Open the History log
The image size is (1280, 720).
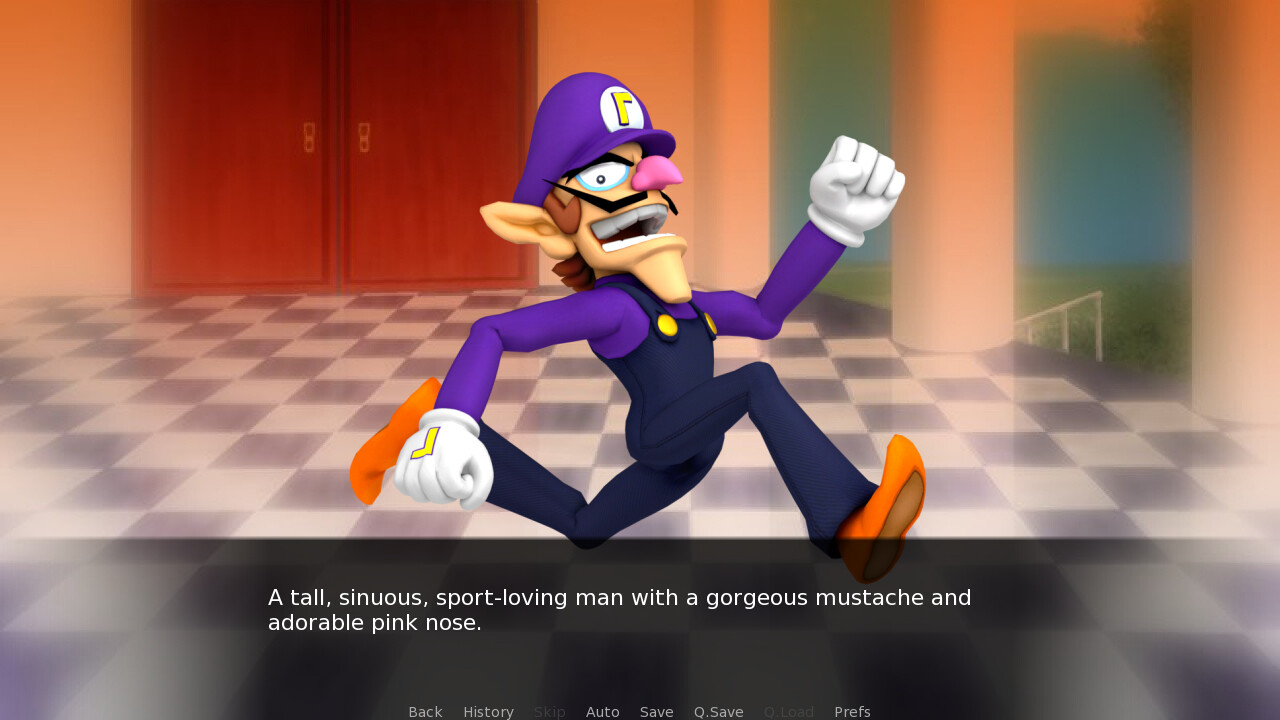[488, 711]
